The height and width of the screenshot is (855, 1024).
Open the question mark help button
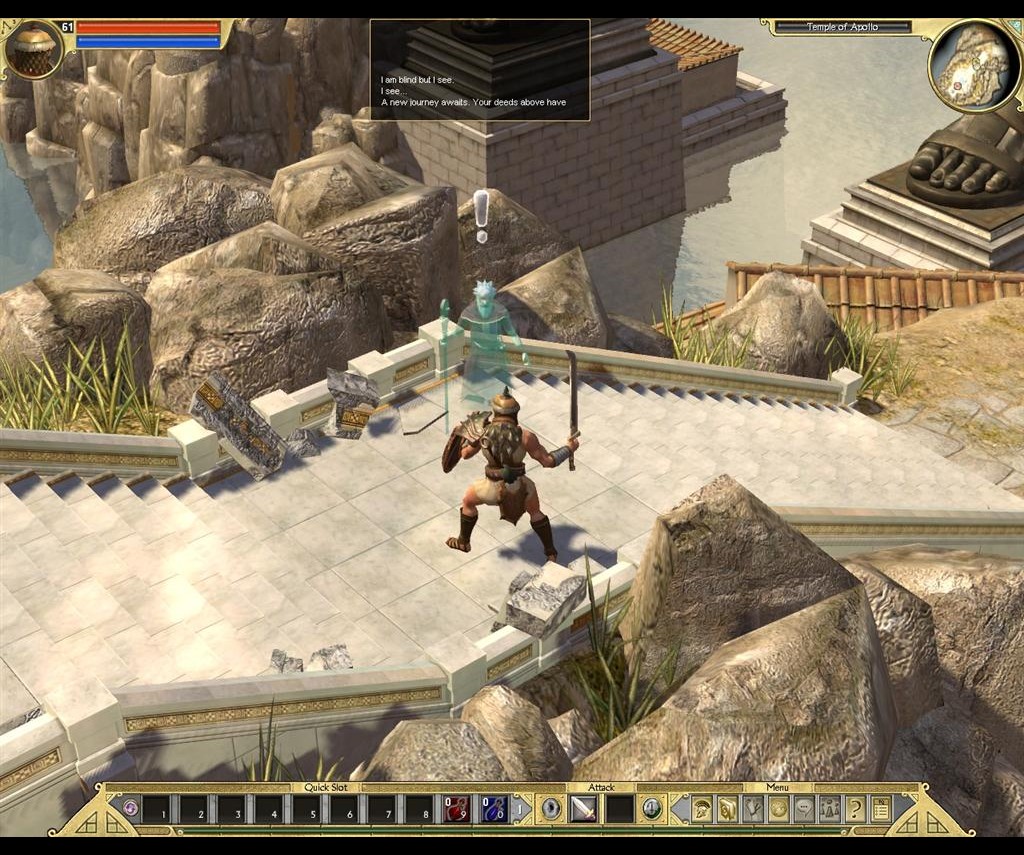click(855, 808)
